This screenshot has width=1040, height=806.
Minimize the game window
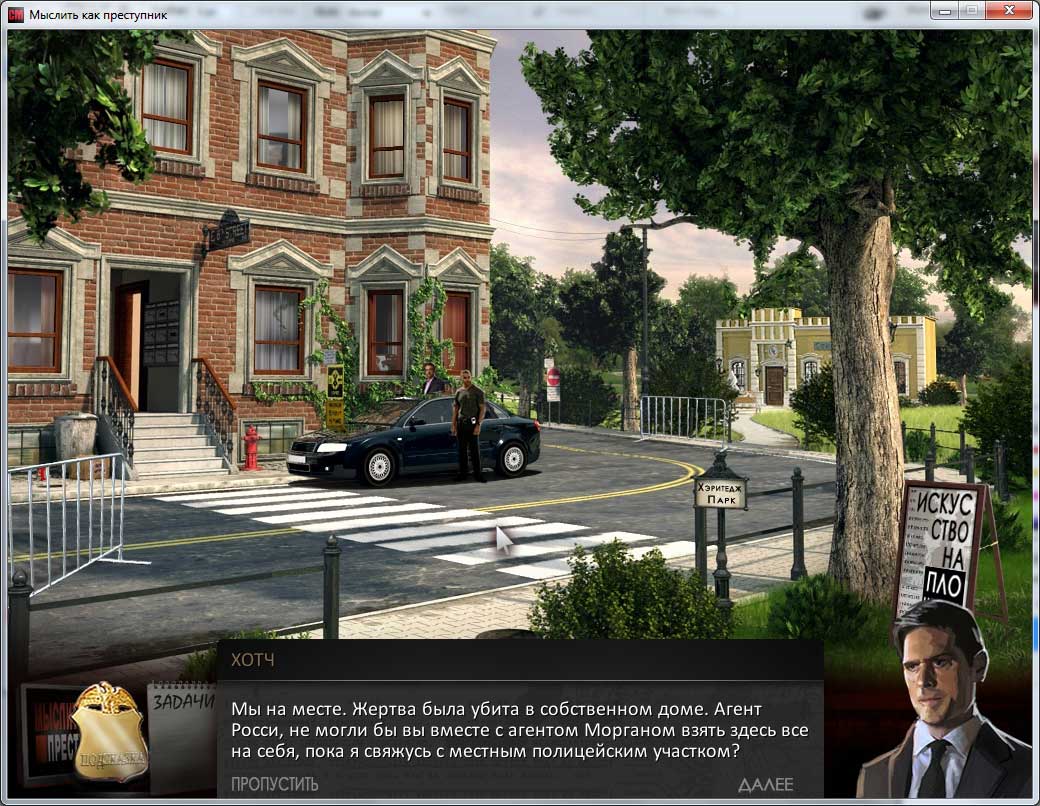point(943,10)
